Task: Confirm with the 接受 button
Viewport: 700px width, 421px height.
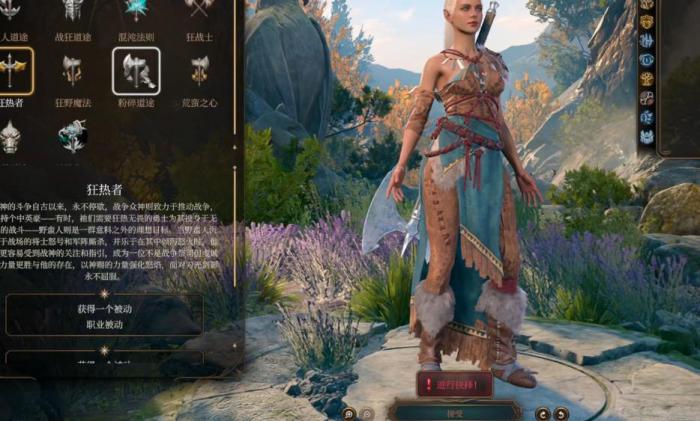Action: click(455, 410)
